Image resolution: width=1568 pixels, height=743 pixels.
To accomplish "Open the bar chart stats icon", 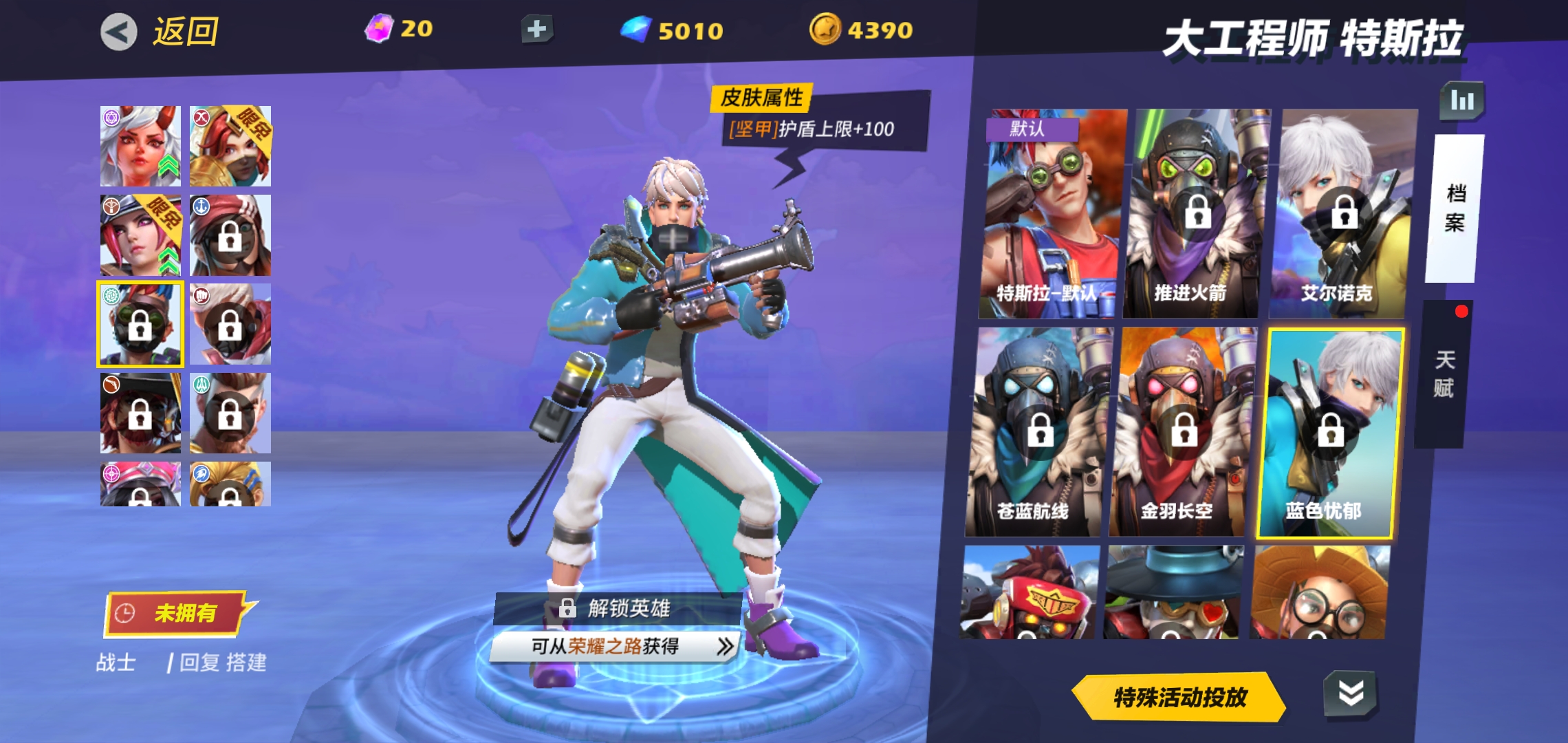I will pyautogui.click(x=1462, y=101).
